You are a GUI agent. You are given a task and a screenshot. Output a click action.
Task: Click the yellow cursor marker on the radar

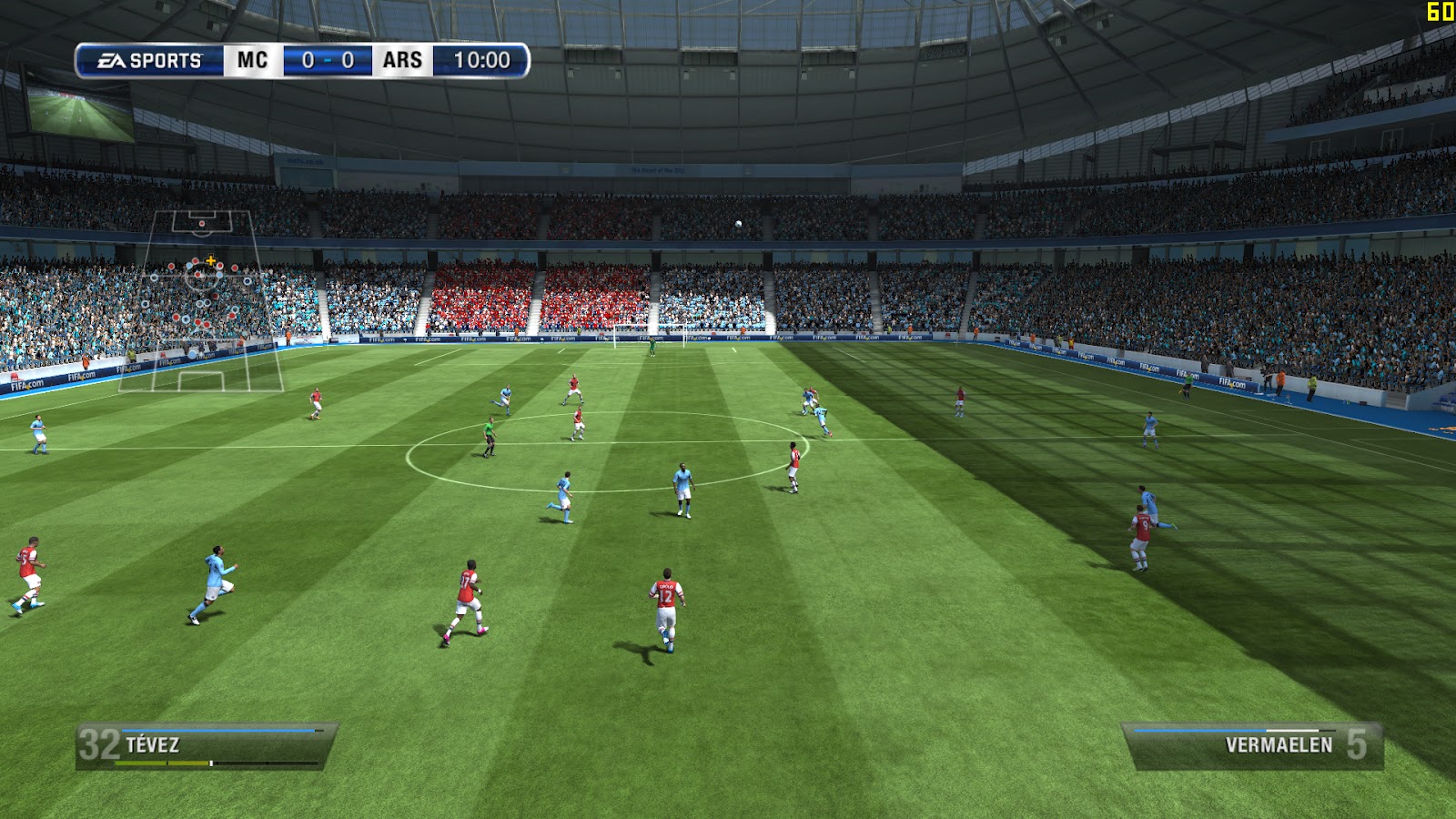tap(211, 261)
